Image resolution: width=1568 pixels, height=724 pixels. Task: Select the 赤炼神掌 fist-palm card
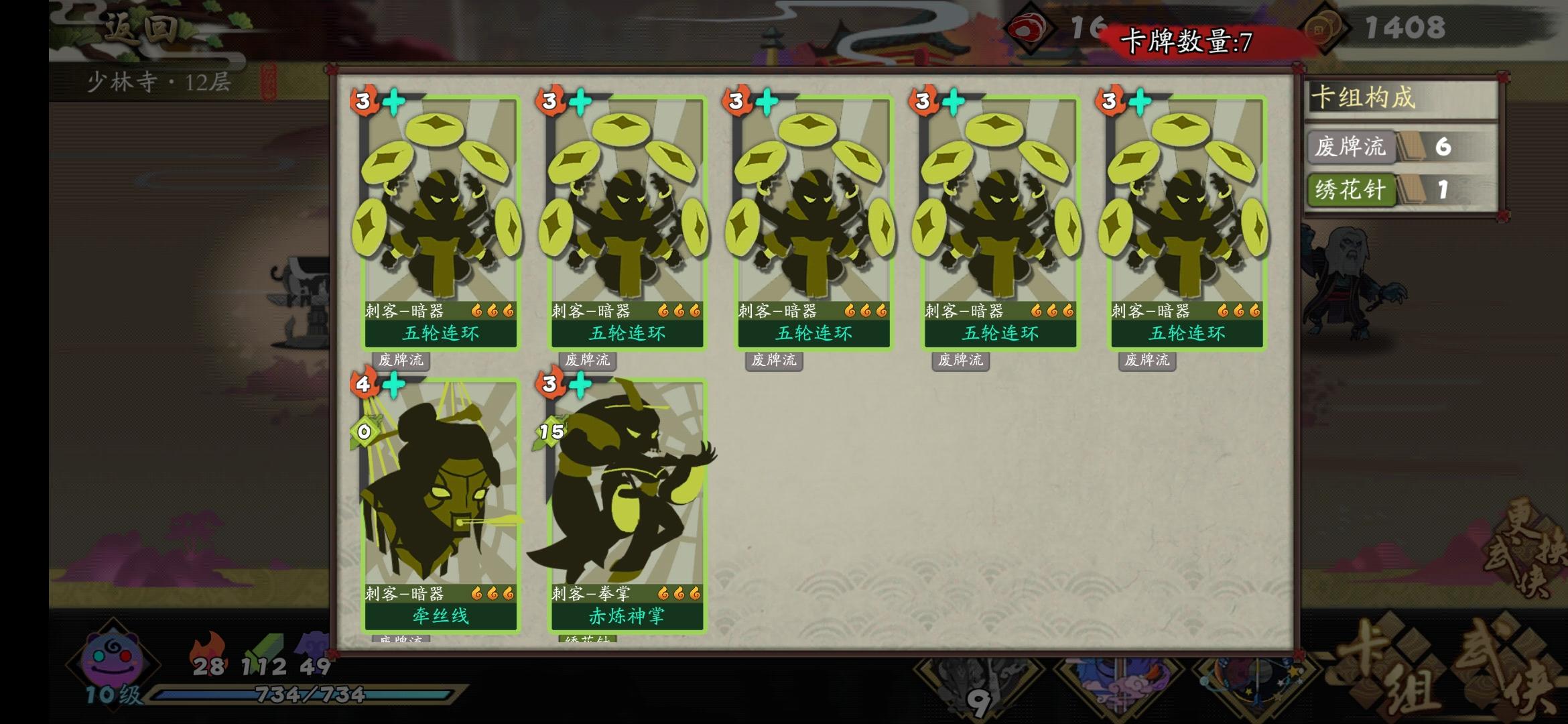coord(623,509)
